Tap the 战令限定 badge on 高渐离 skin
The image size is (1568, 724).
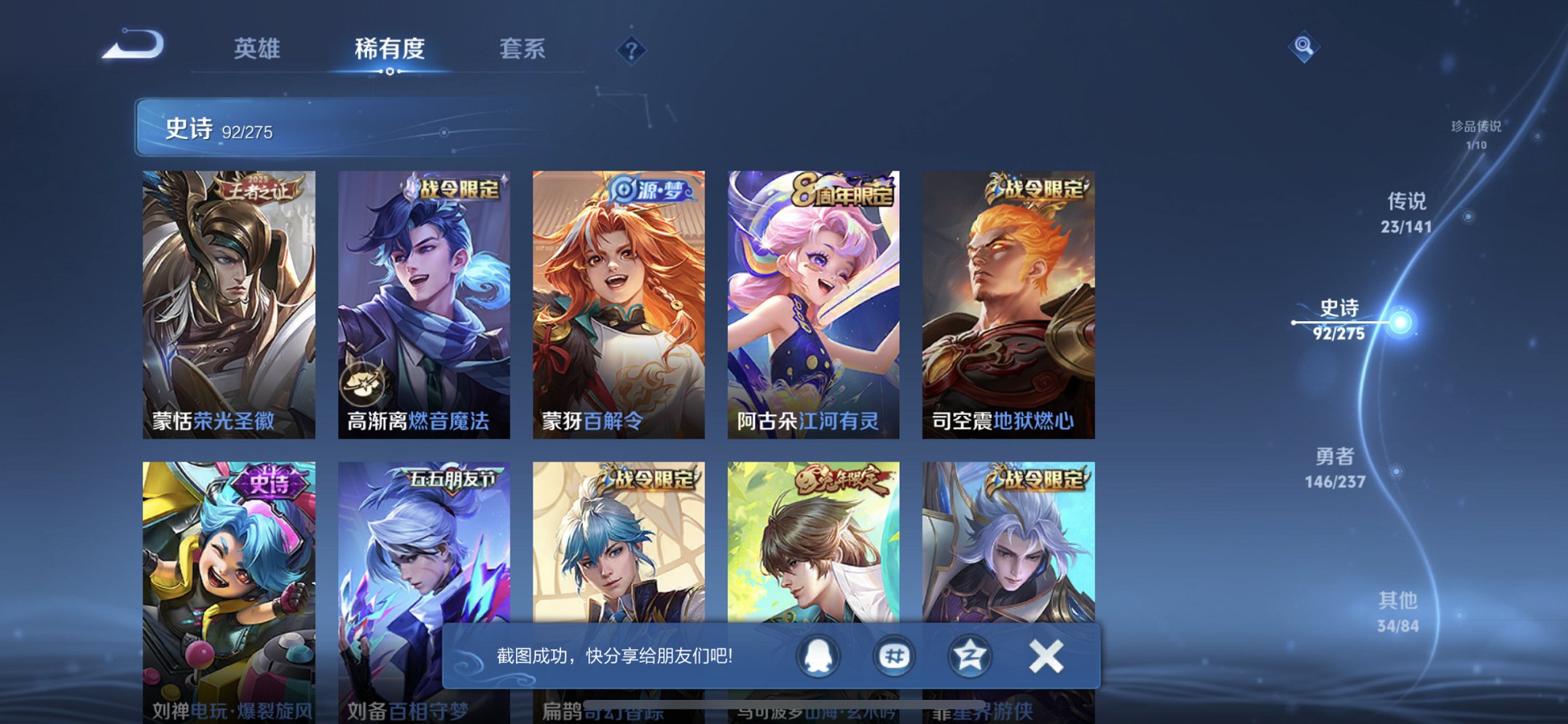[x=455, y=188]
